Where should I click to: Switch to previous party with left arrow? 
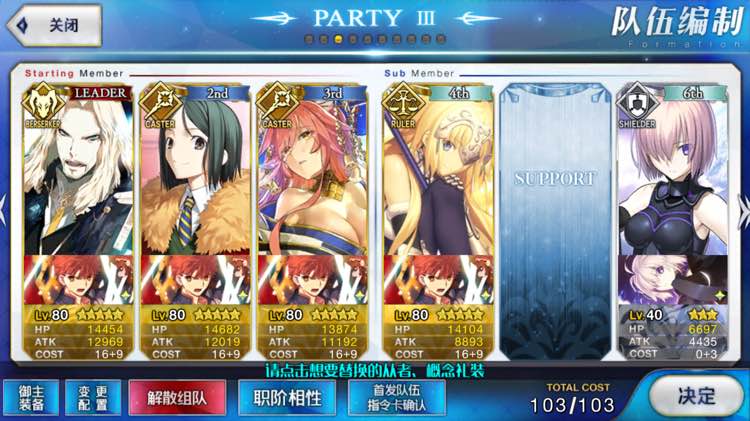point(6,210)
